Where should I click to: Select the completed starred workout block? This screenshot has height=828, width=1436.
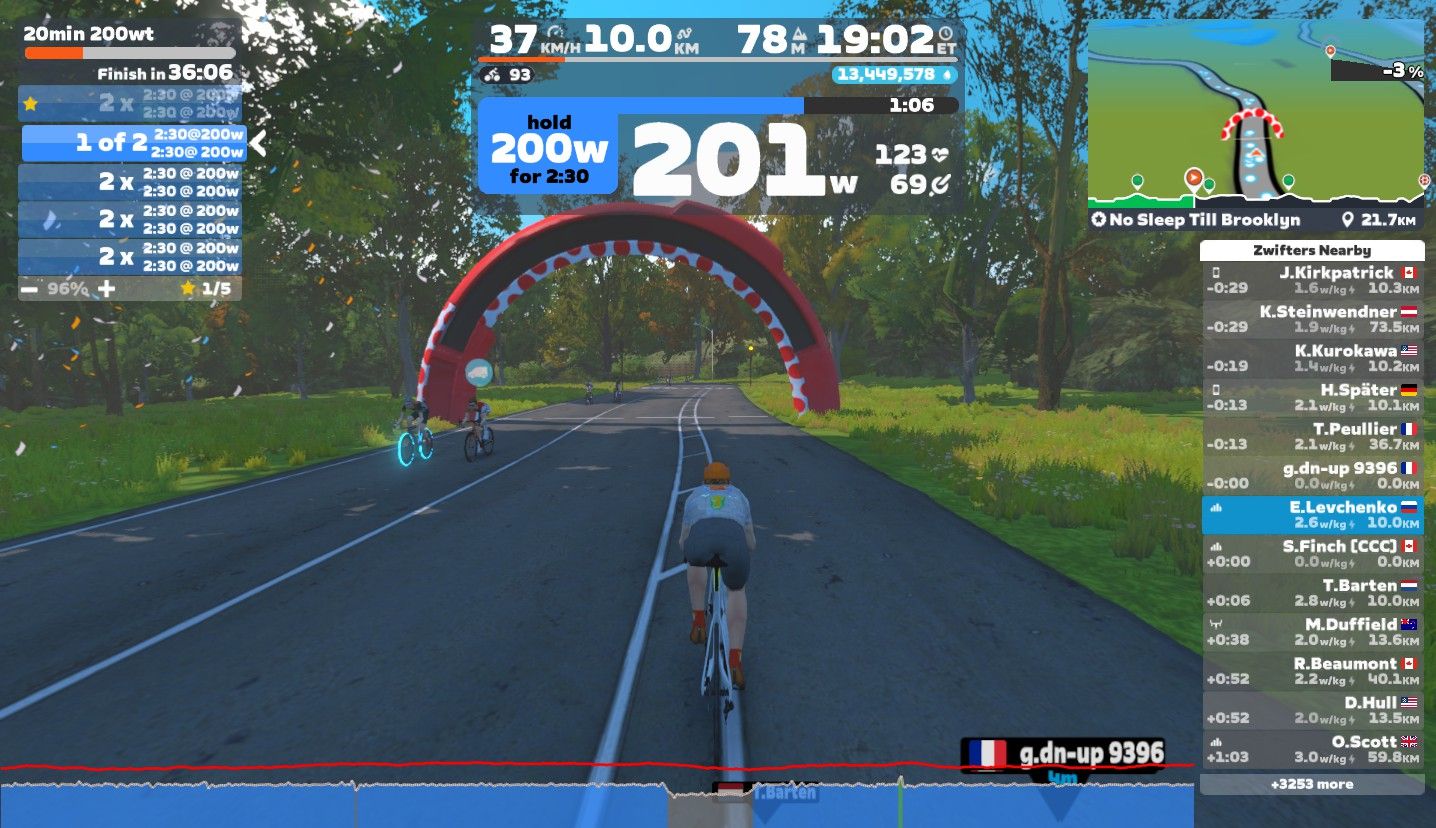click(x=130, y=102)
